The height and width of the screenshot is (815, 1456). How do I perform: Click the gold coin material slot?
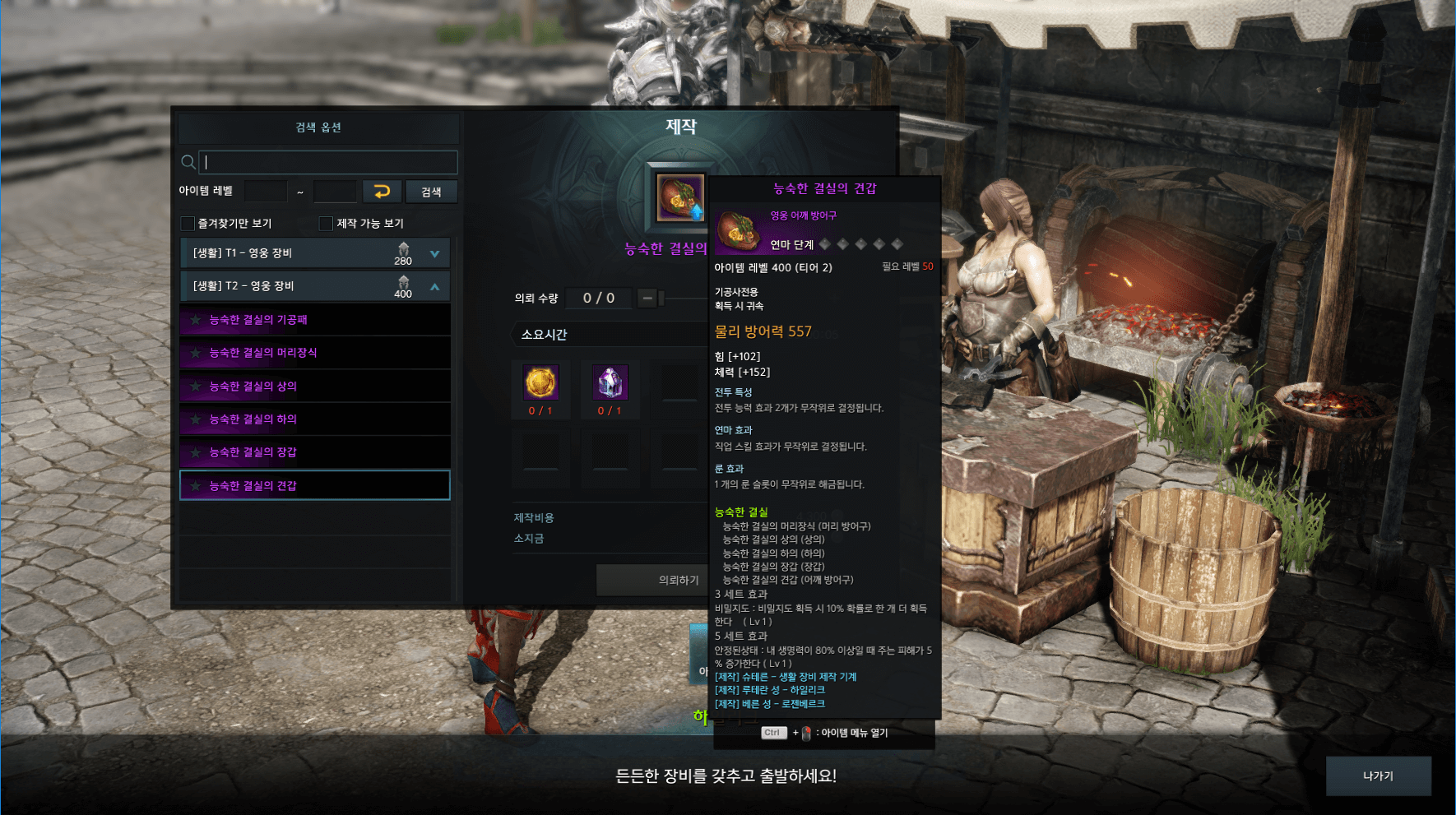tap(540, 382)
